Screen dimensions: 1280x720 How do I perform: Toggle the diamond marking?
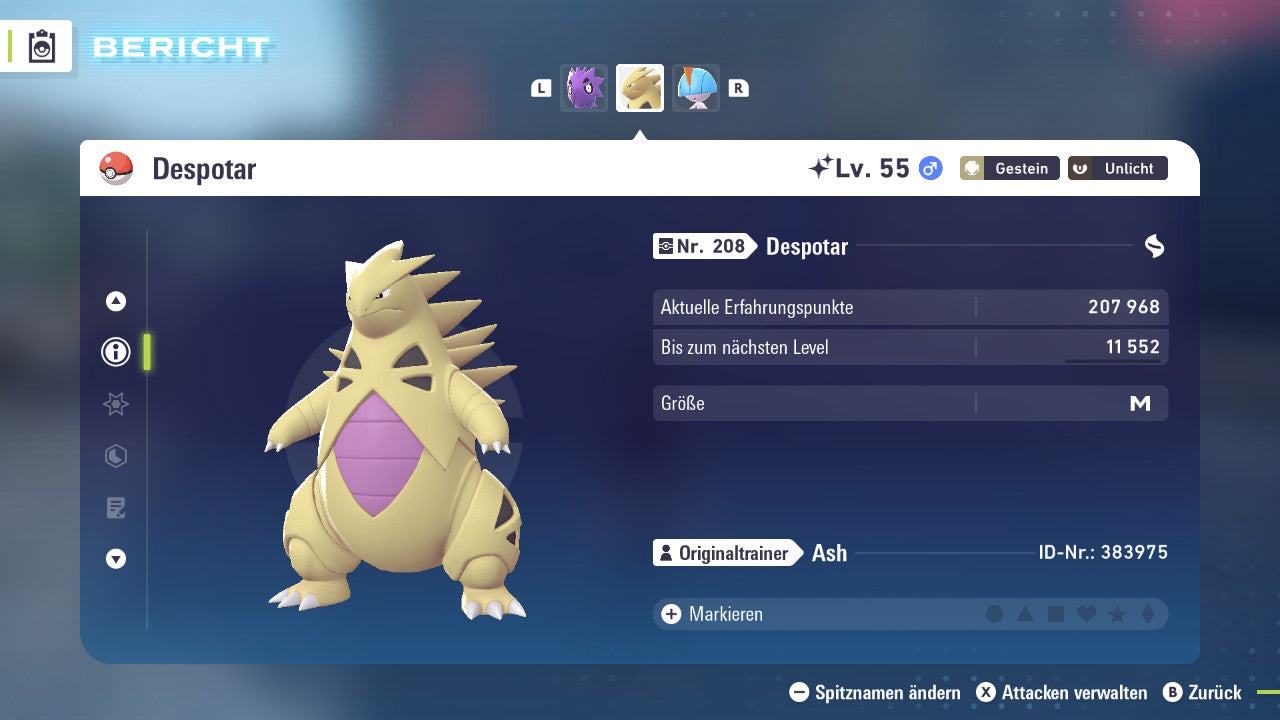tap(1147, 614)
